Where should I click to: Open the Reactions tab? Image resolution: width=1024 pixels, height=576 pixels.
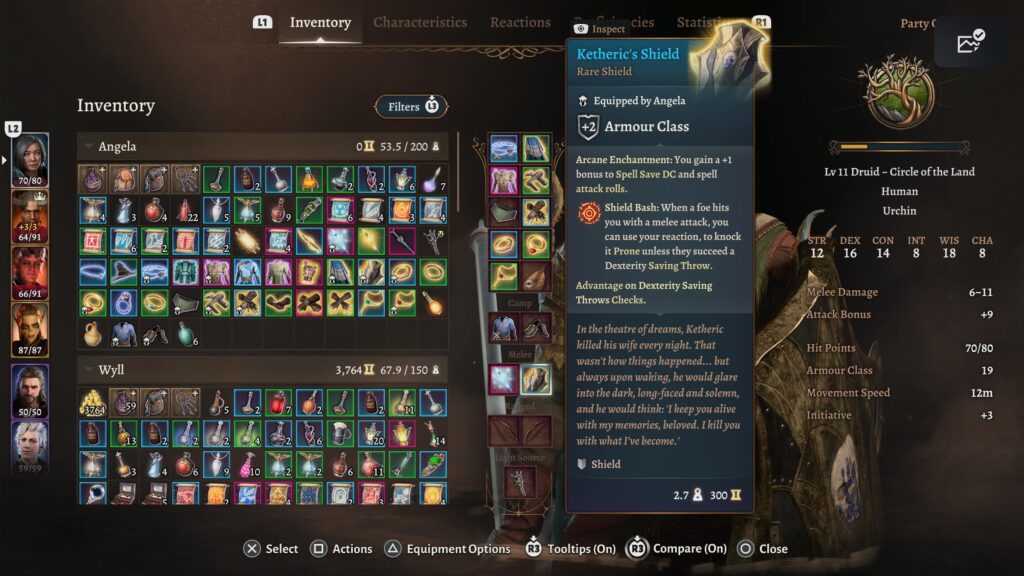tap(520, 22)
